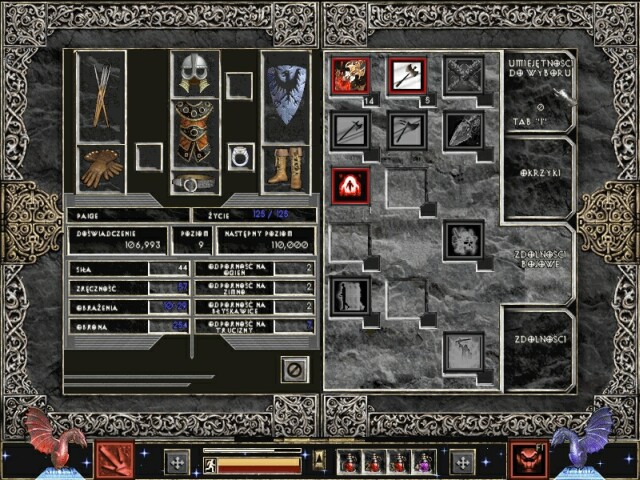Pick the leather gloves slot
Screen dimensions: 640x480
[101, 167]
